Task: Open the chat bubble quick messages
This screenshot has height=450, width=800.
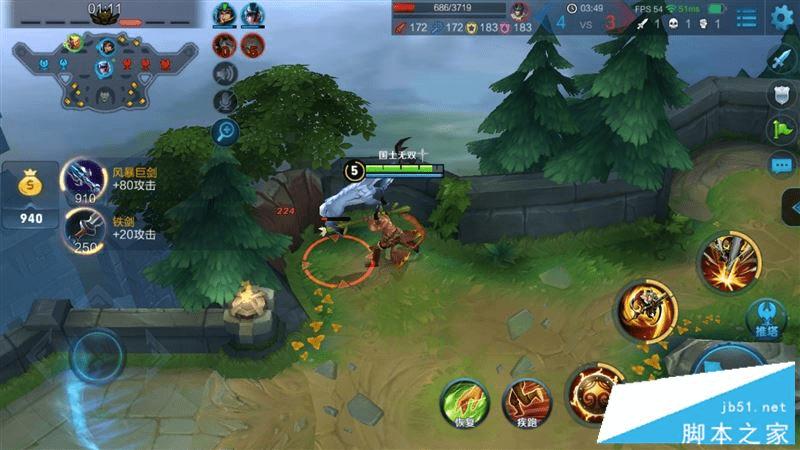Action: tap(781, 164)
